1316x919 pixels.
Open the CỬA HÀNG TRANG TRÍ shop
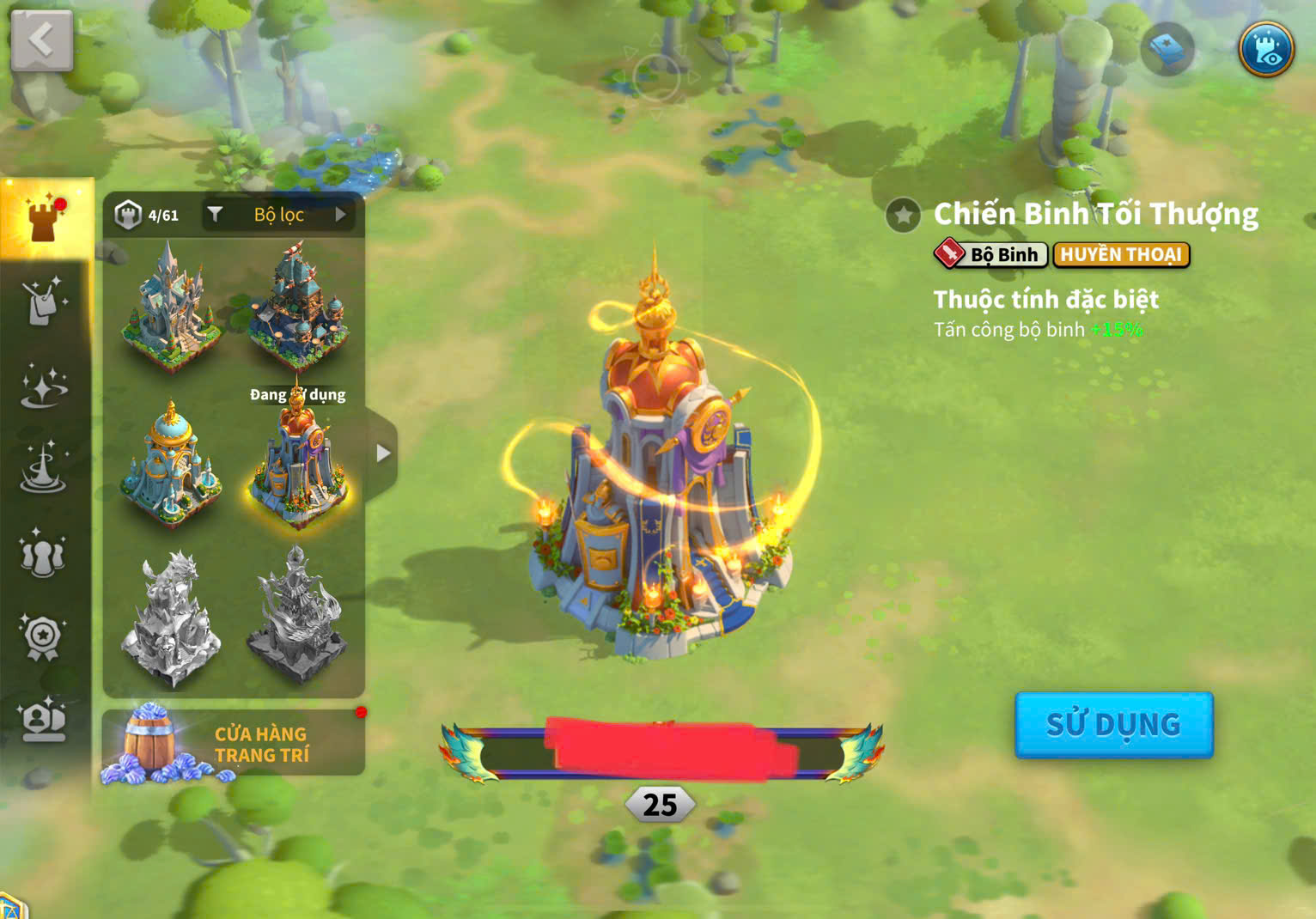coord(233,744)
